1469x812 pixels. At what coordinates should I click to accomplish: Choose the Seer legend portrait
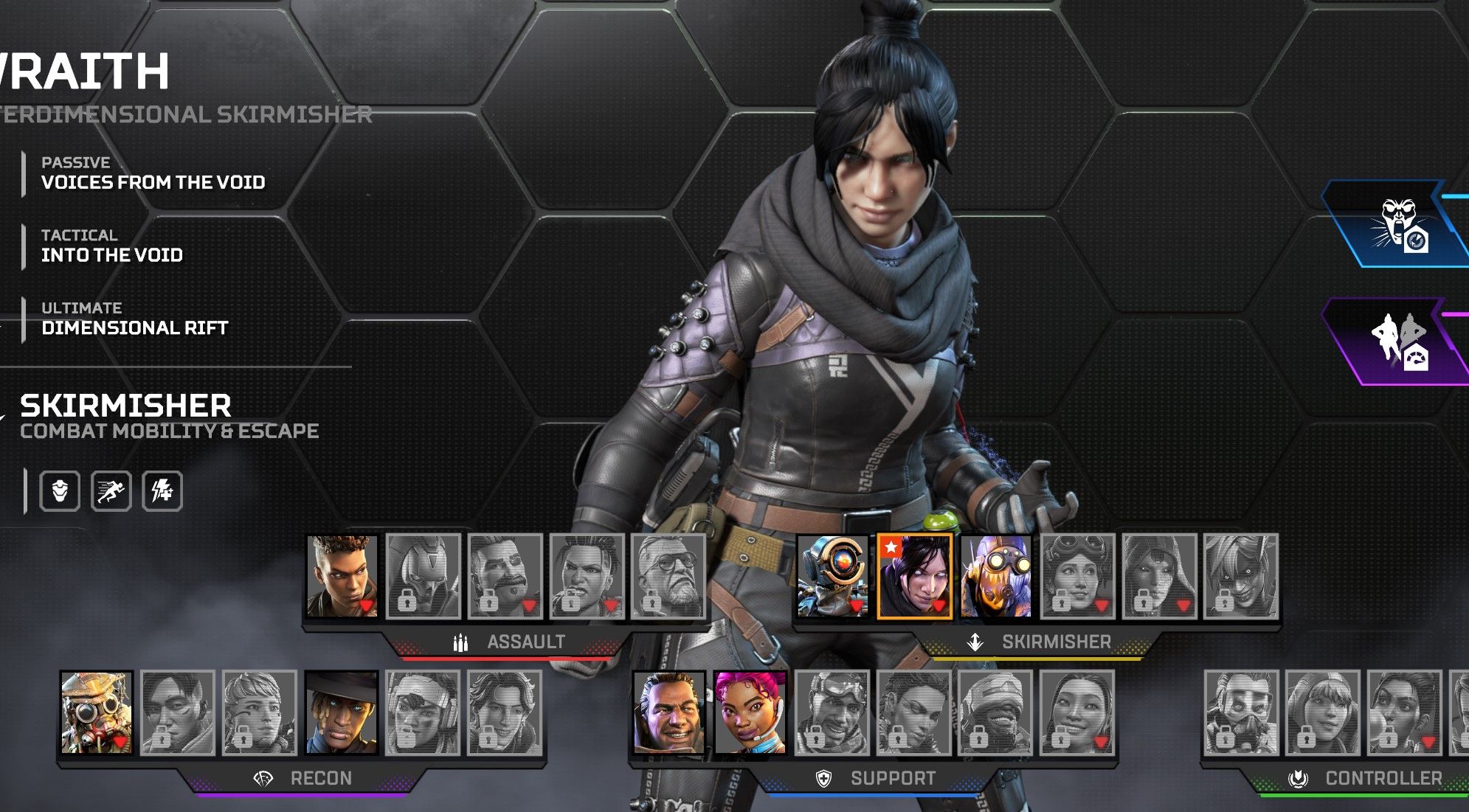pyautogui.click(x=342, y=712)
